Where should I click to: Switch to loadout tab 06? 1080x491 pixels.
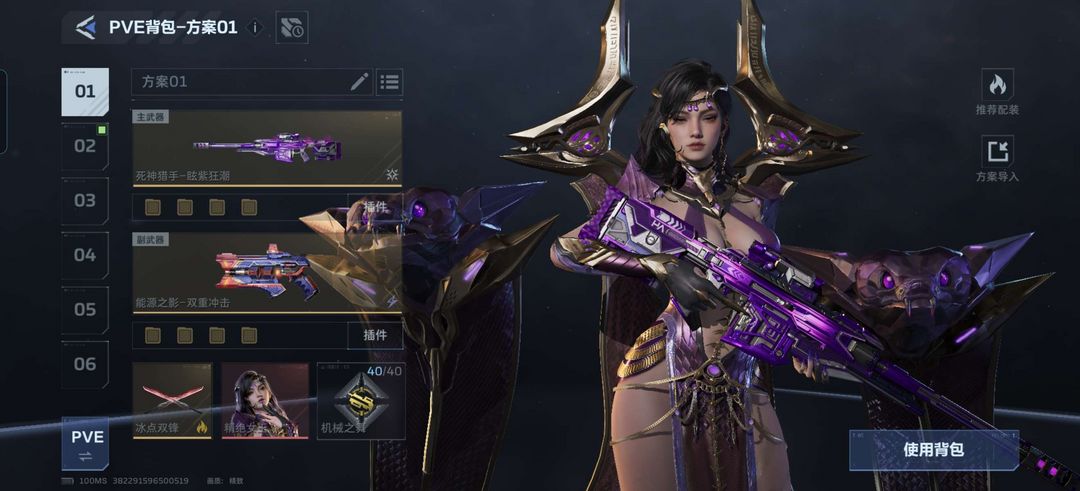[85, 364]
